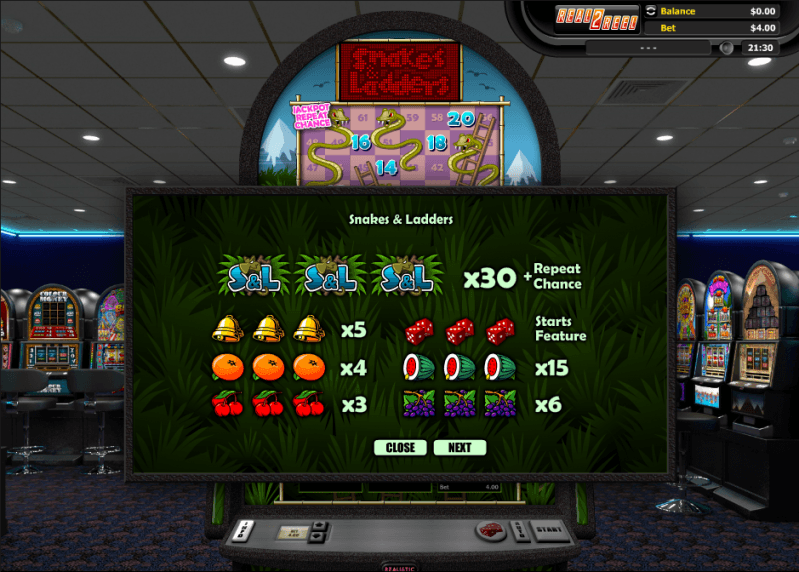Image resolution: width=799 pixels, height=572 pixels.
Task: Close the Snakes & Ladders paytable
Action: click(400, 447)
